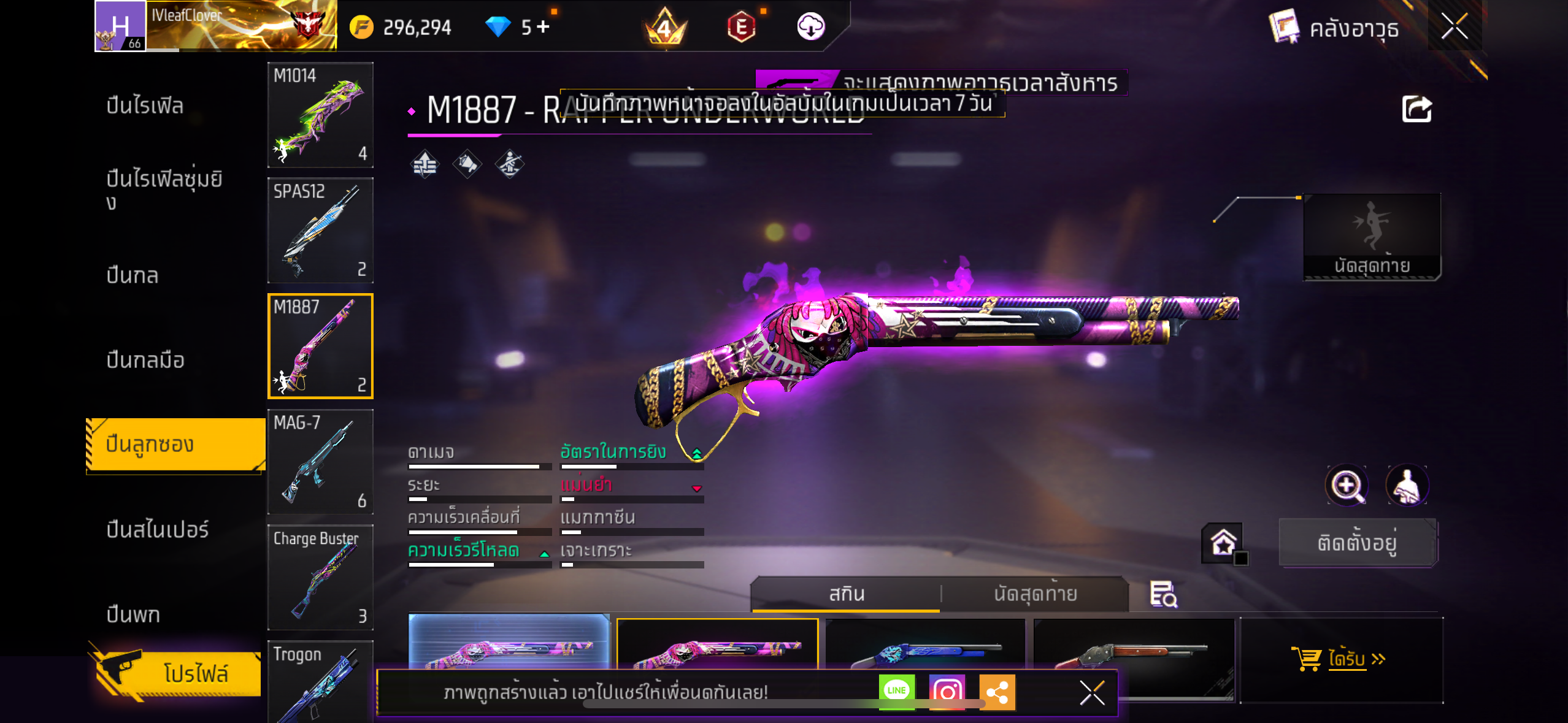Share screenshot to Instagram

947,692
